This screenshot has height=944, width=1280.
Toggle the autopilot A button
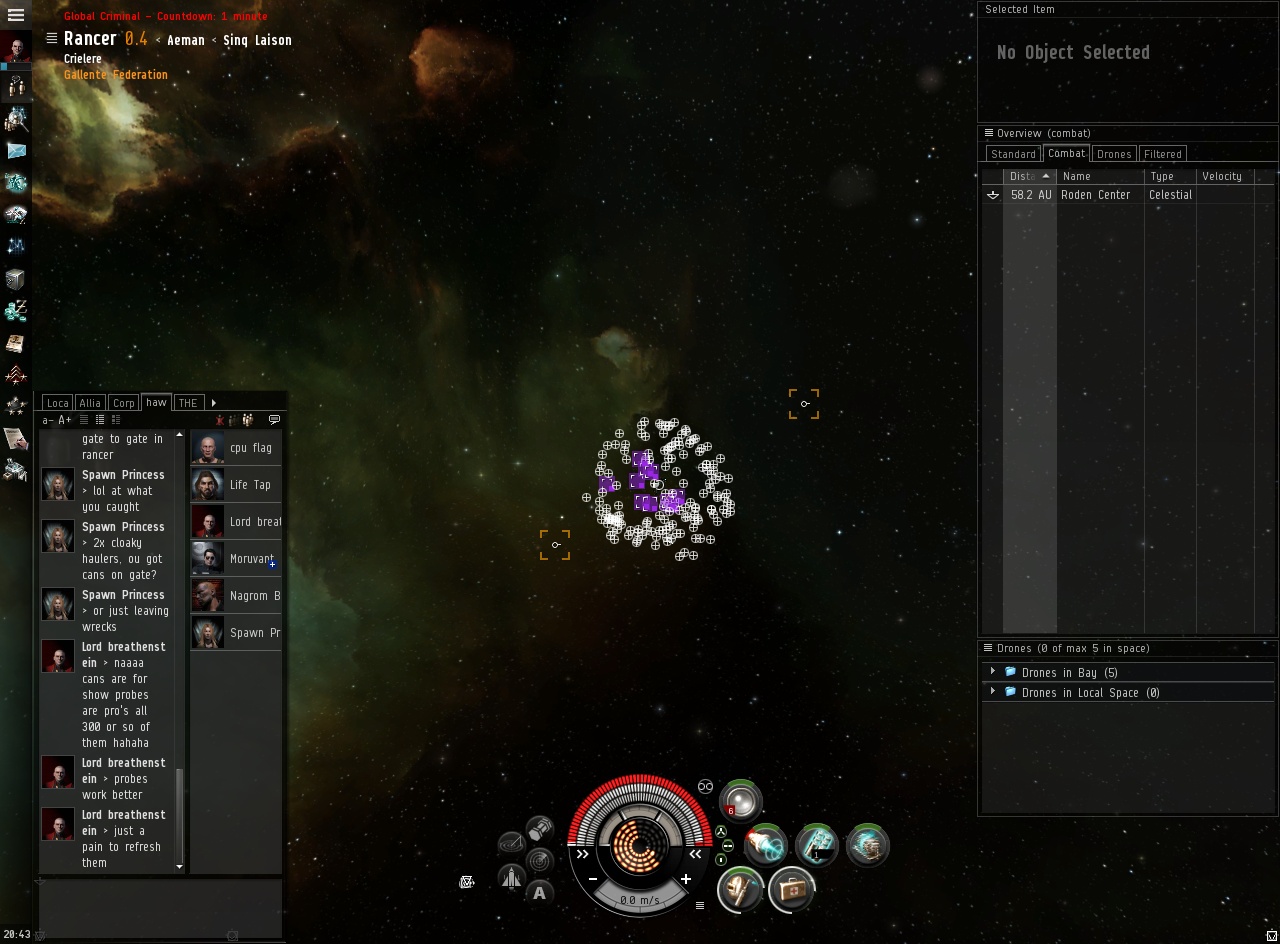pos(539,893)
